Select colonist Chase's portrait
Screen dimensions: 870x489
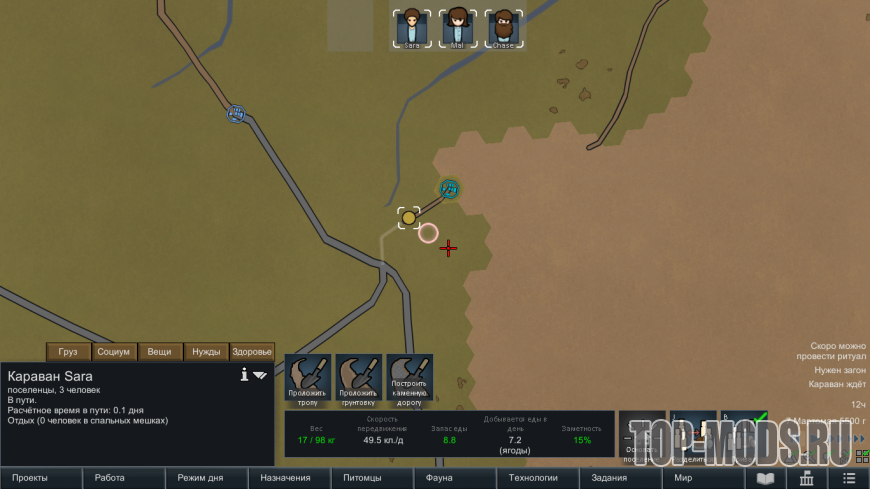point(503,28)
